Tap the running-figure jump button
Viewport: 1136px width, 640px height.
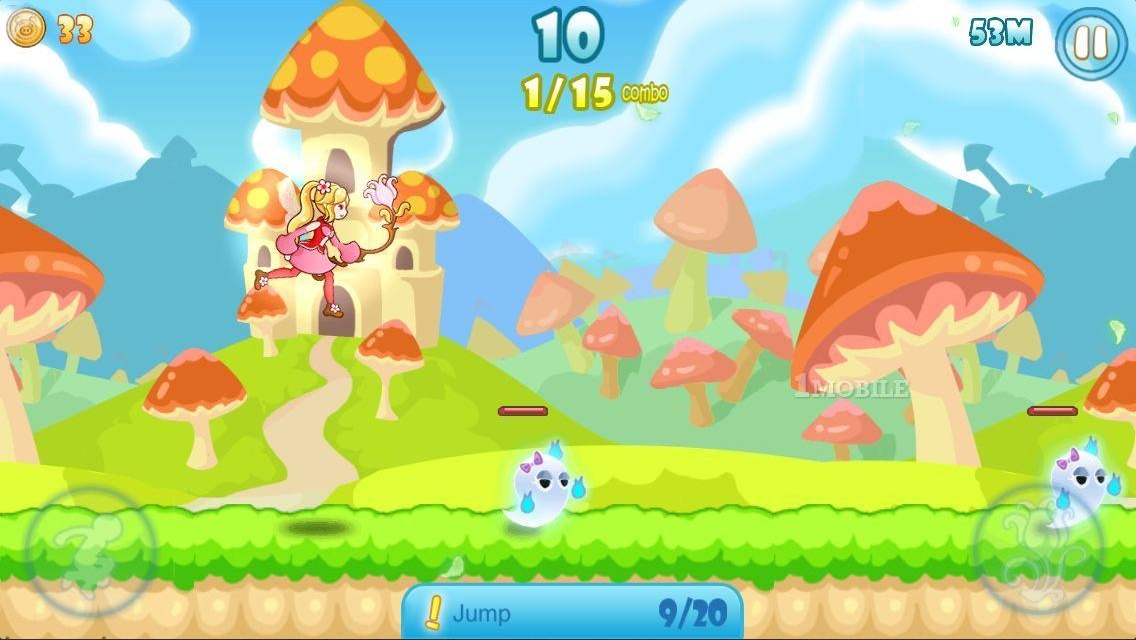(x=91, y=551)
